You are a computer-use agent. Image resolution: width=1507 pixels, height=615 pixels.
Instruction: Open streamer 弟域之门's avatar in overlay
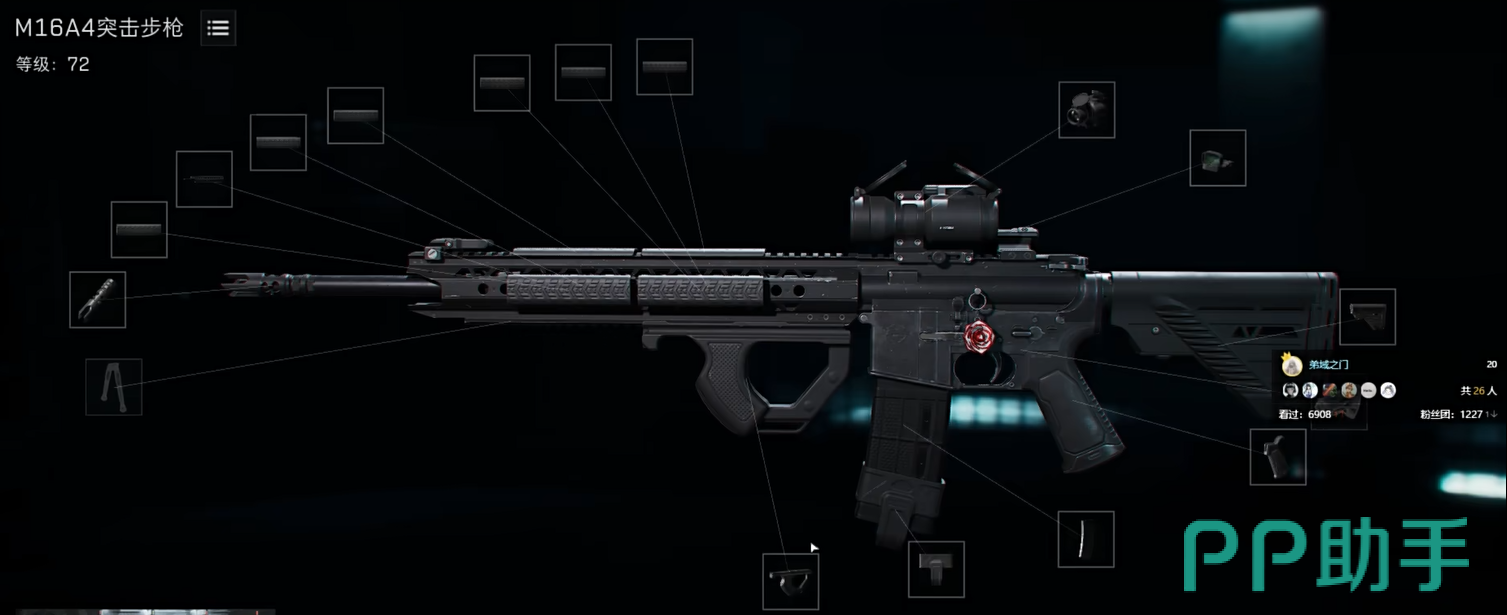[x=1292, y=365]
